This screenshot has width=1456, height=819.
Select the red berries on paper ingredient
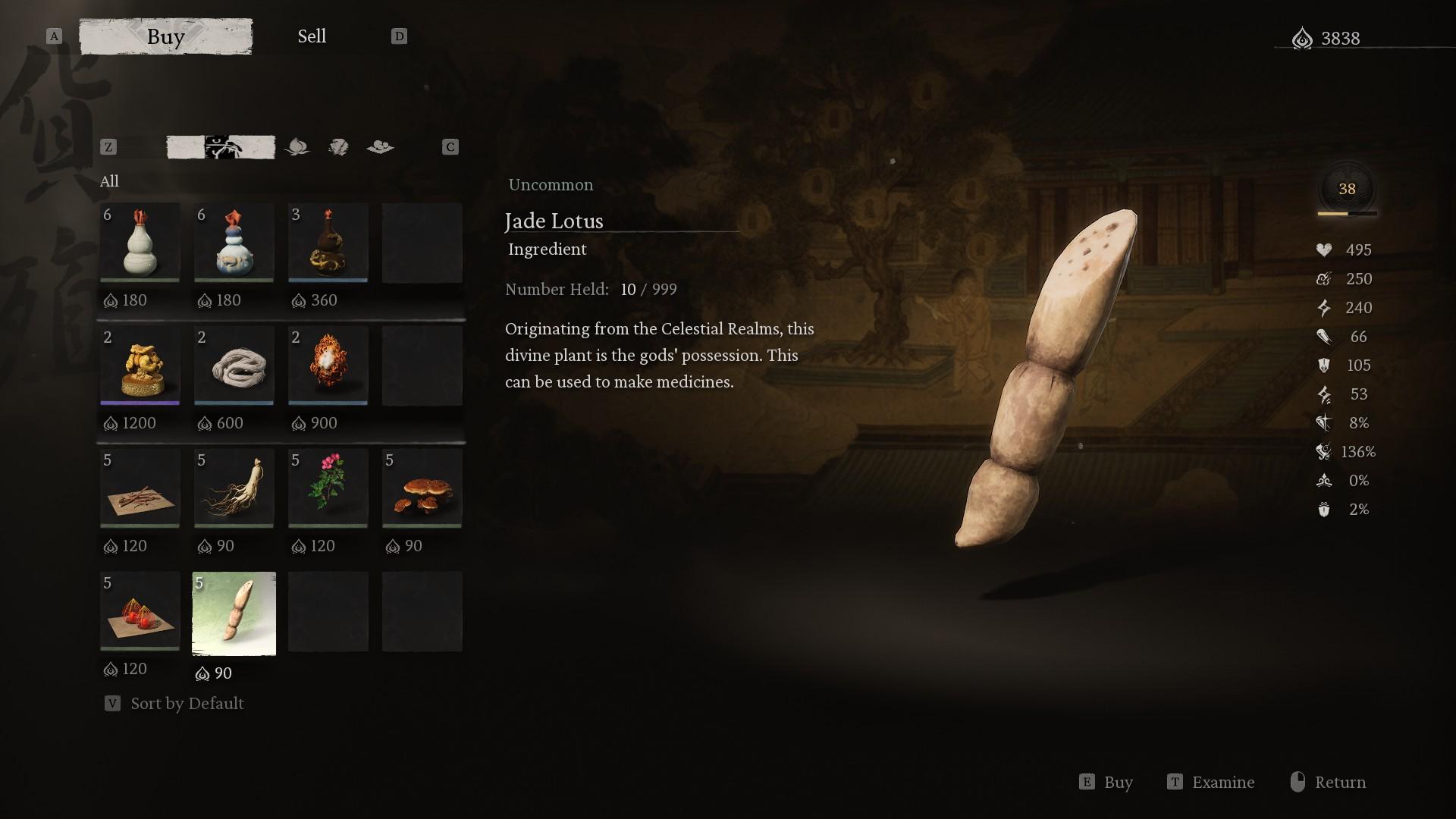coord(140,611)
